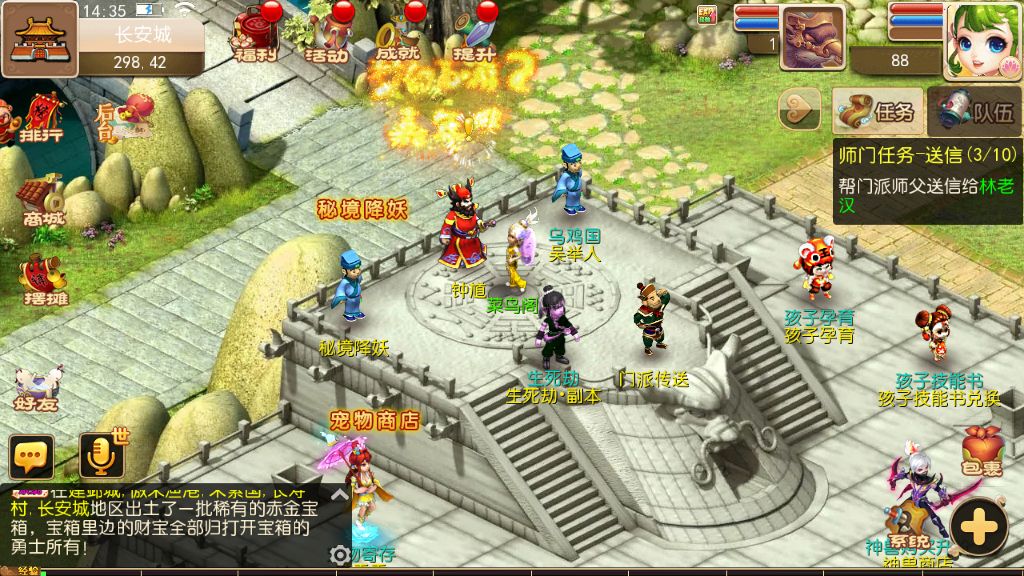Open the chat speech-bubble button
Screen dimensions: 1024x576
[x=32, y=457]
